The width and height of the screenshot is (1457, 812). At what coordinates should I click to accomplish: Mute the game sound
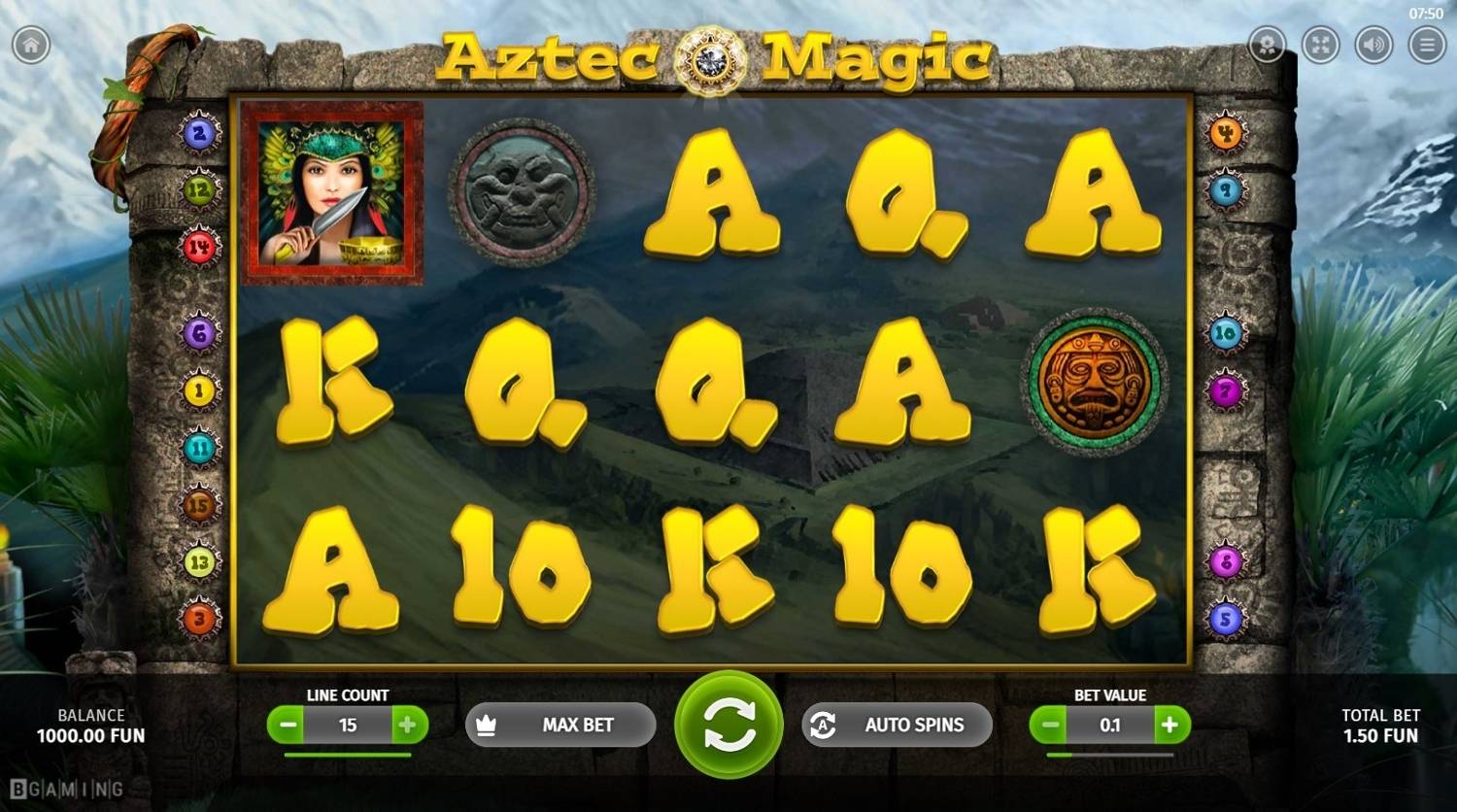tap(1373, 44)
